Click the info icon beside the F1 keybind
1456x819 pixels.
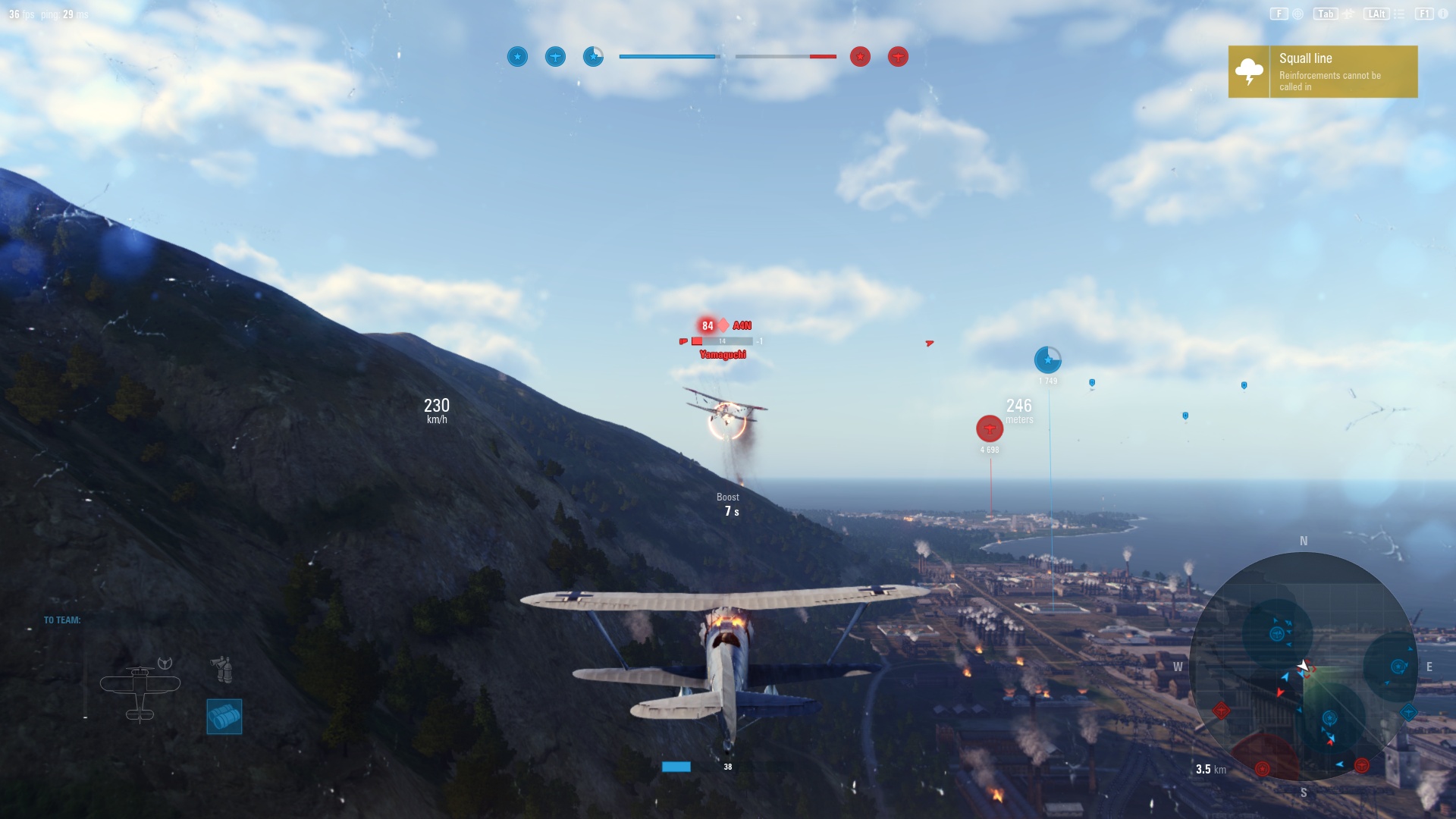(x=1442, y=13)
